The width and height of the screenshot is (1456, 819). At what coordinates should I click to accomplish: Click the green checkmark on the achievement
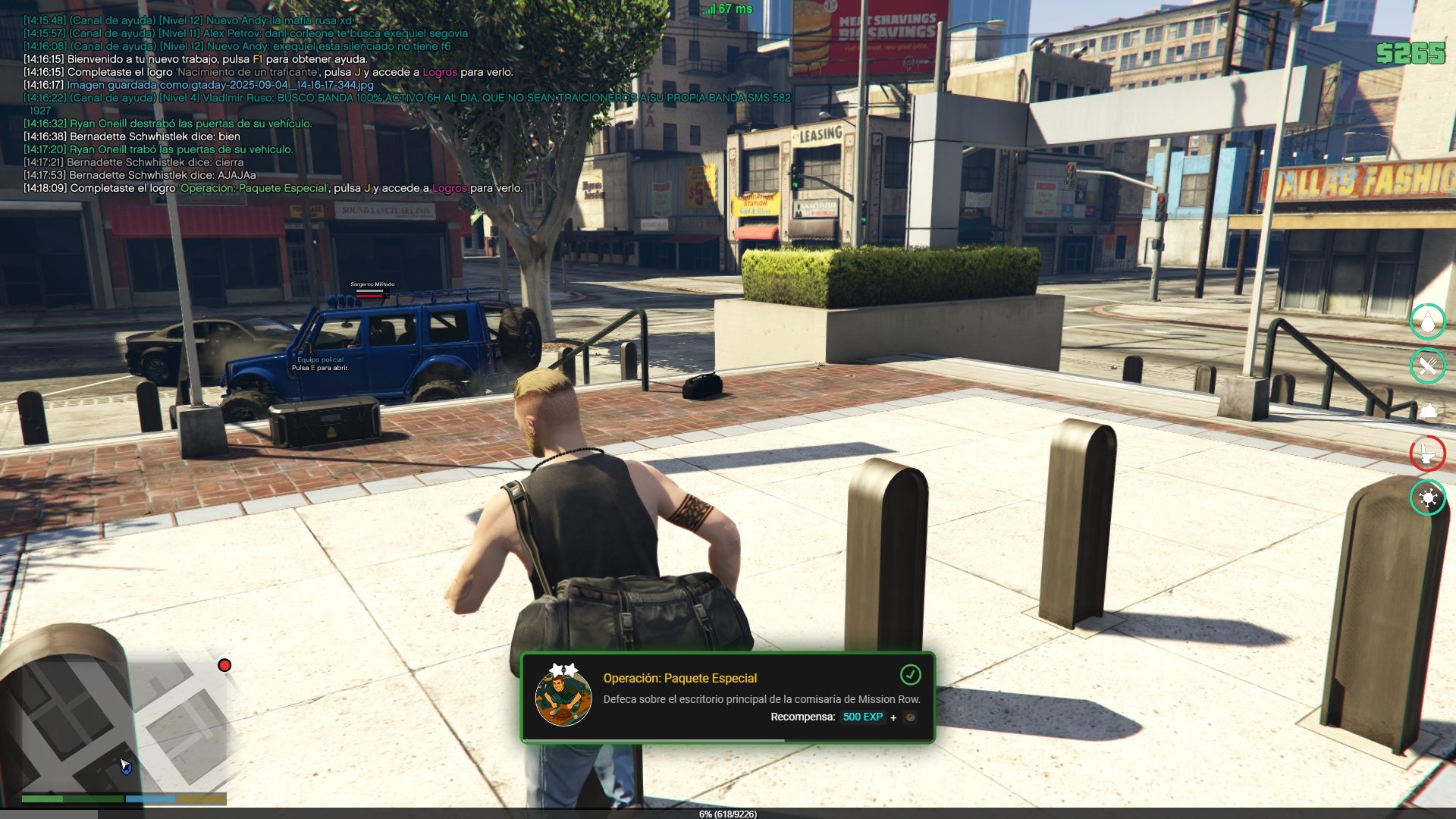(910, 674)
